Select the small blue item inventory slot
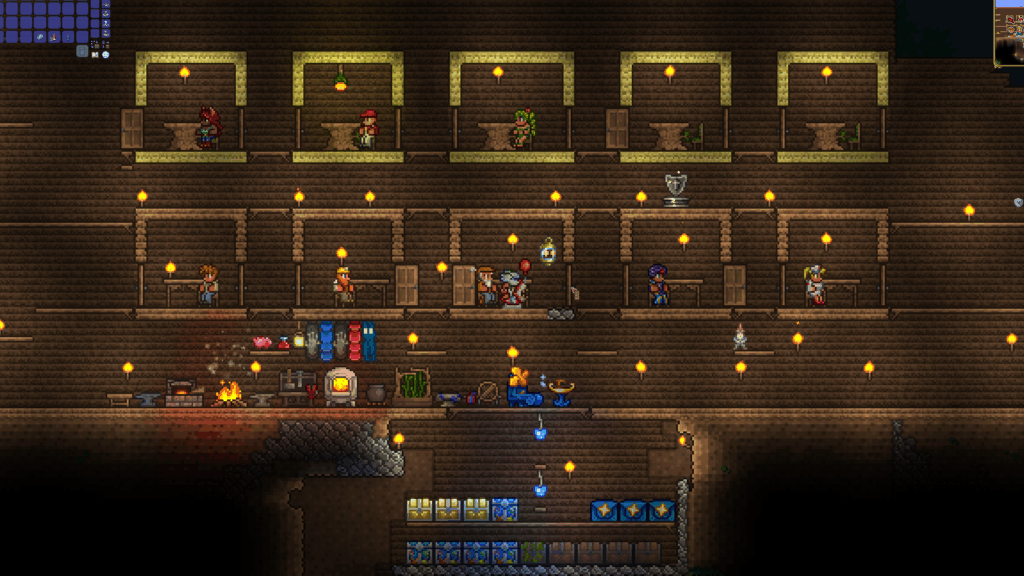The height and width of the screenshot is (576, 1024). pos(68,37)
